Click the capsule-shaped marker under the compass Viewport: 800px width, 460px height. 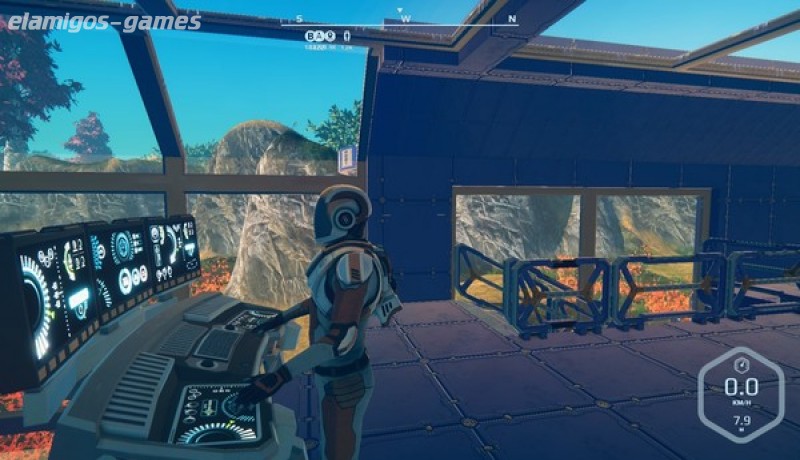(x=347, y=35)
